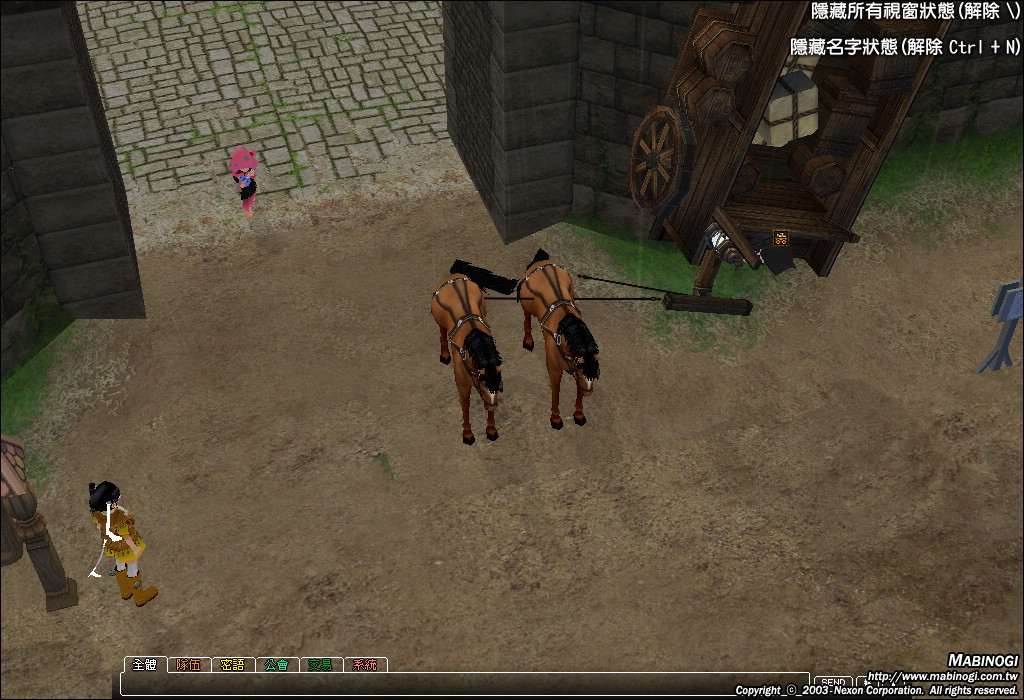Open the 系統 system chat tab
The width and height of the screenshot is (1024, 700).
(365, 664)
